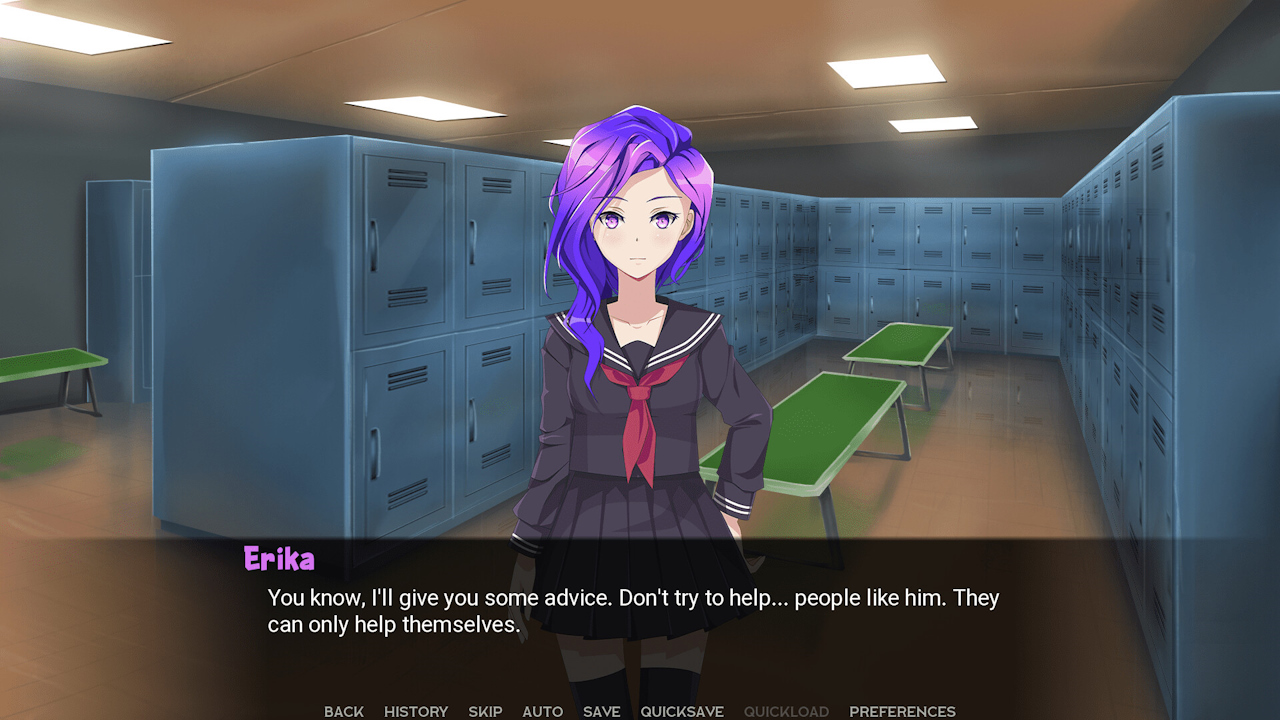Click the advice dialogue text
This screenshot has height=720, width=1280.
630,597
